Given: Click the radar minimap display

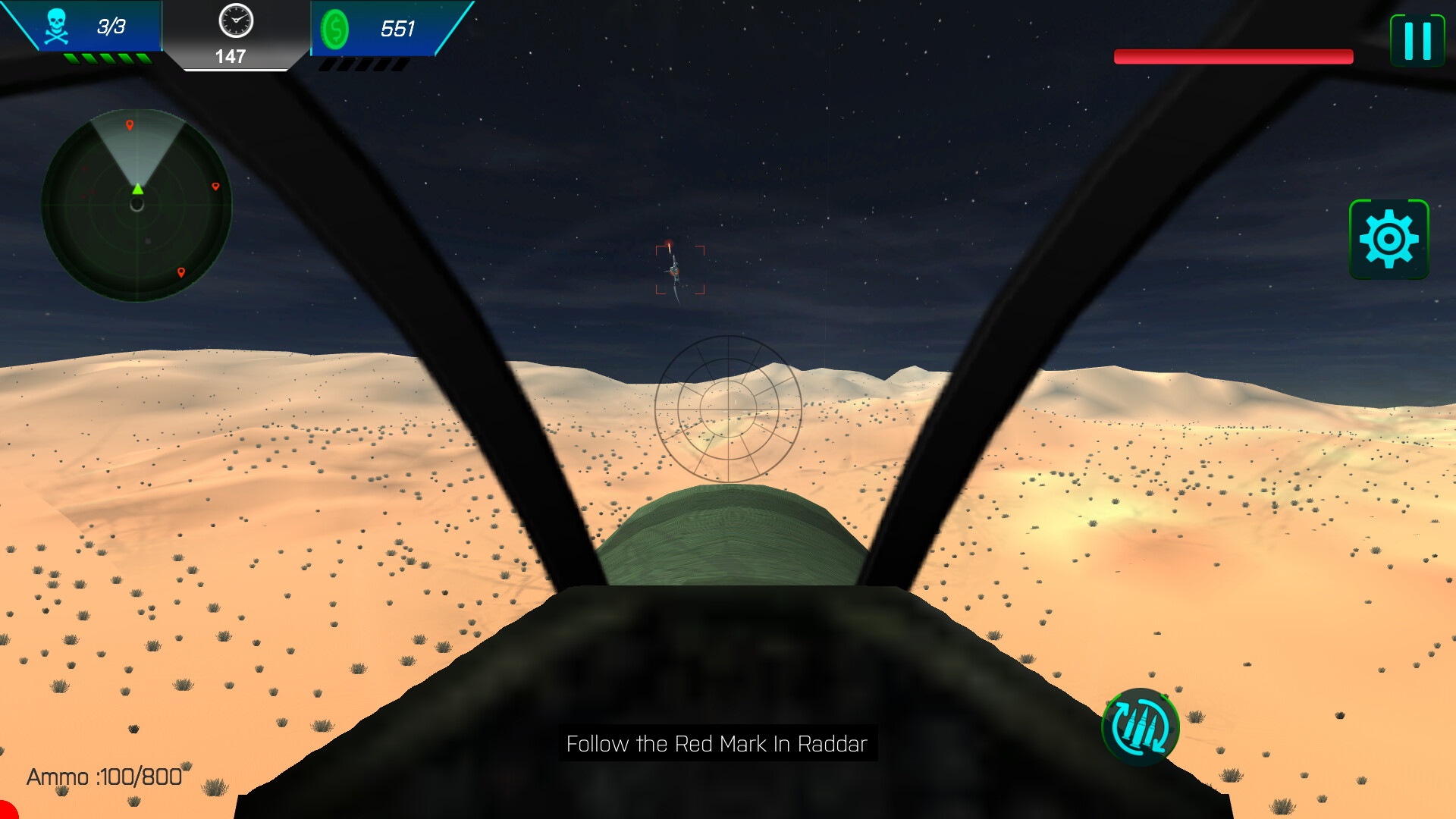Looking at the screenshot, I should coord(137,205).
